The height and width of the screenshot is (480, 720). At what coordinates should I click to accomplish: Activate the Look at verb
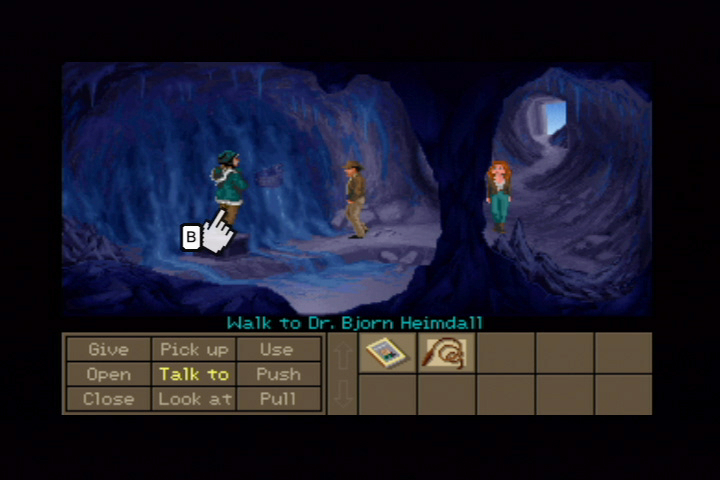coord(193,398)
